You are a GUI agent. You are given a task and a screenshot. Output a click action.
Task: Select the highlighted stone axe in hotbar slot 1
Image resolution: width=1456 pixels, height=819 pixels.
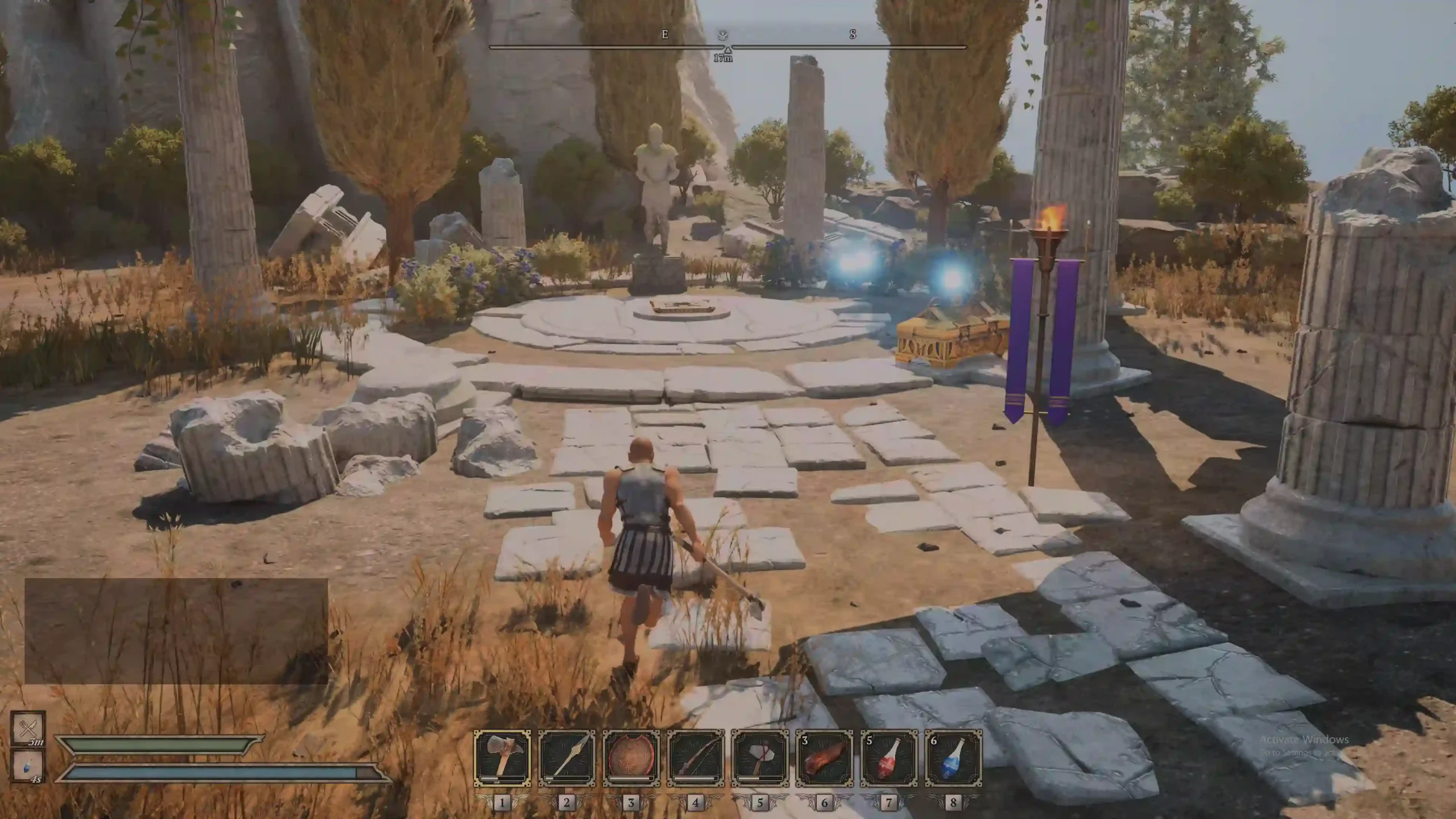tap(502, 758)
